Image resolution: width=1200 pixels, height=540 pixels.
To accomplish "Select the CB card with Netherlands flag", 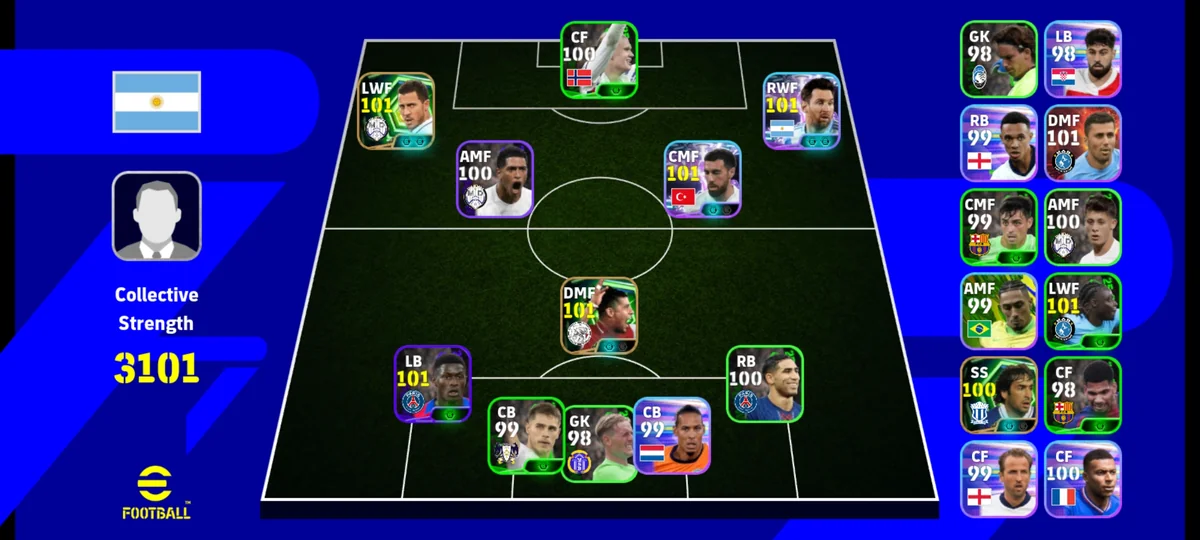I will [x=672, y=435].
